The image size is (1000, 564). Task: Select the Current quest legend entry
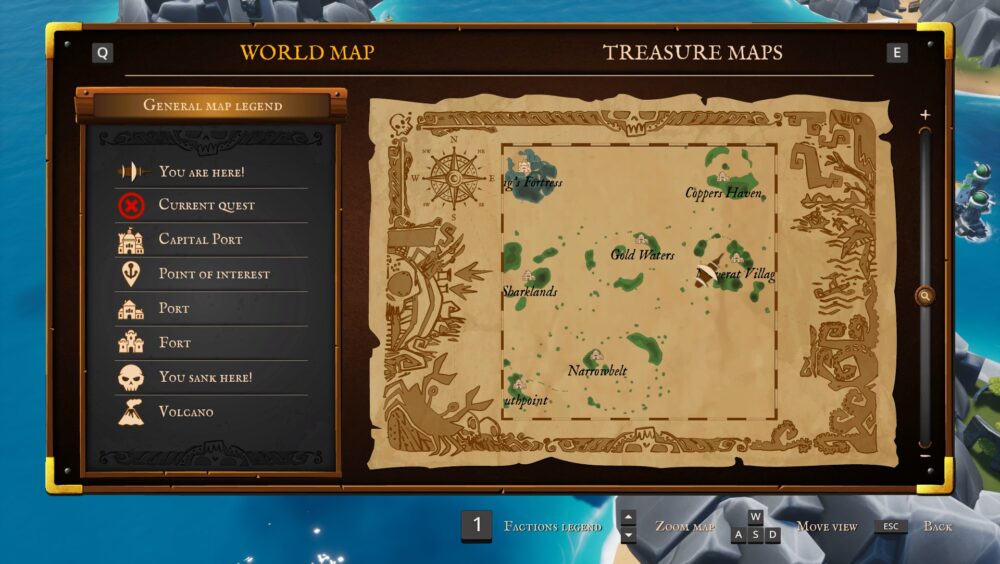pos(207,206)
